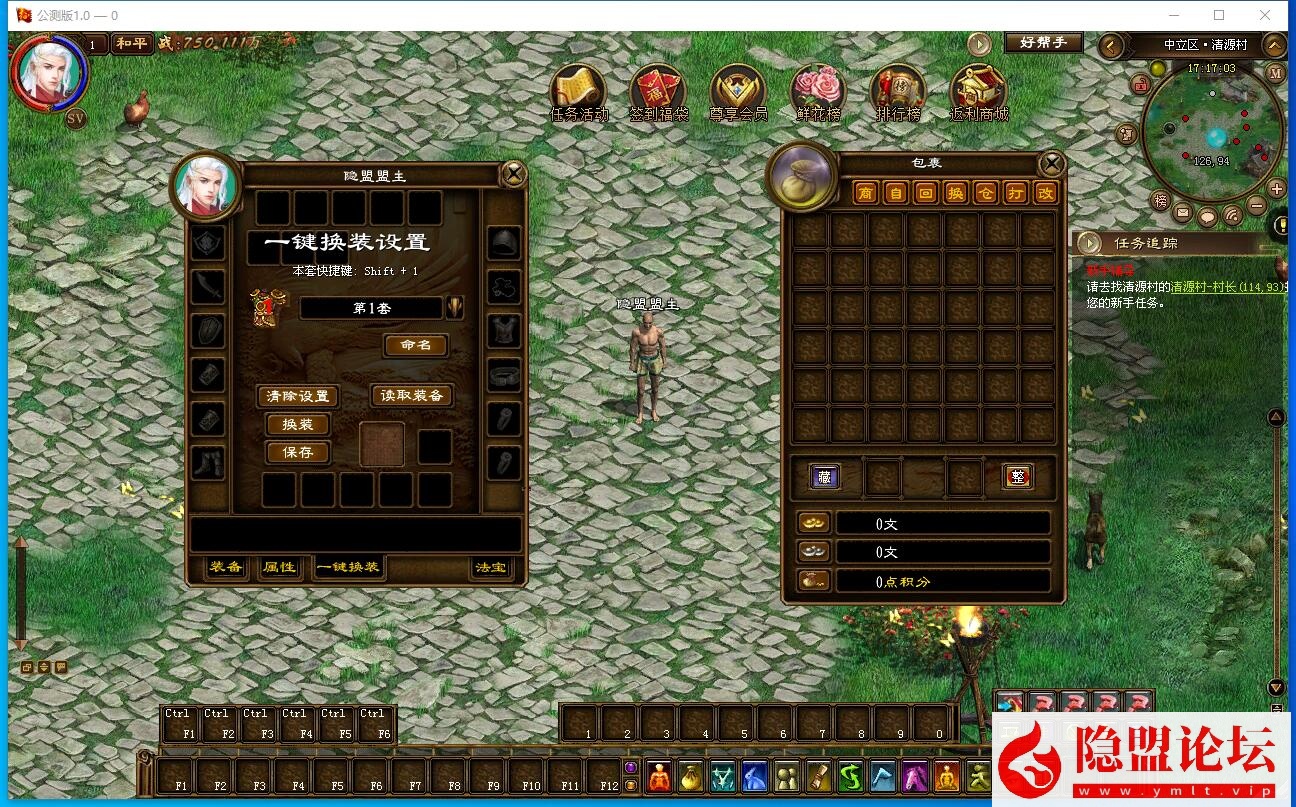Screen dimensions: 1296x807
Task: Clear outfit settings with 清除设置
Action: [298, 396]
